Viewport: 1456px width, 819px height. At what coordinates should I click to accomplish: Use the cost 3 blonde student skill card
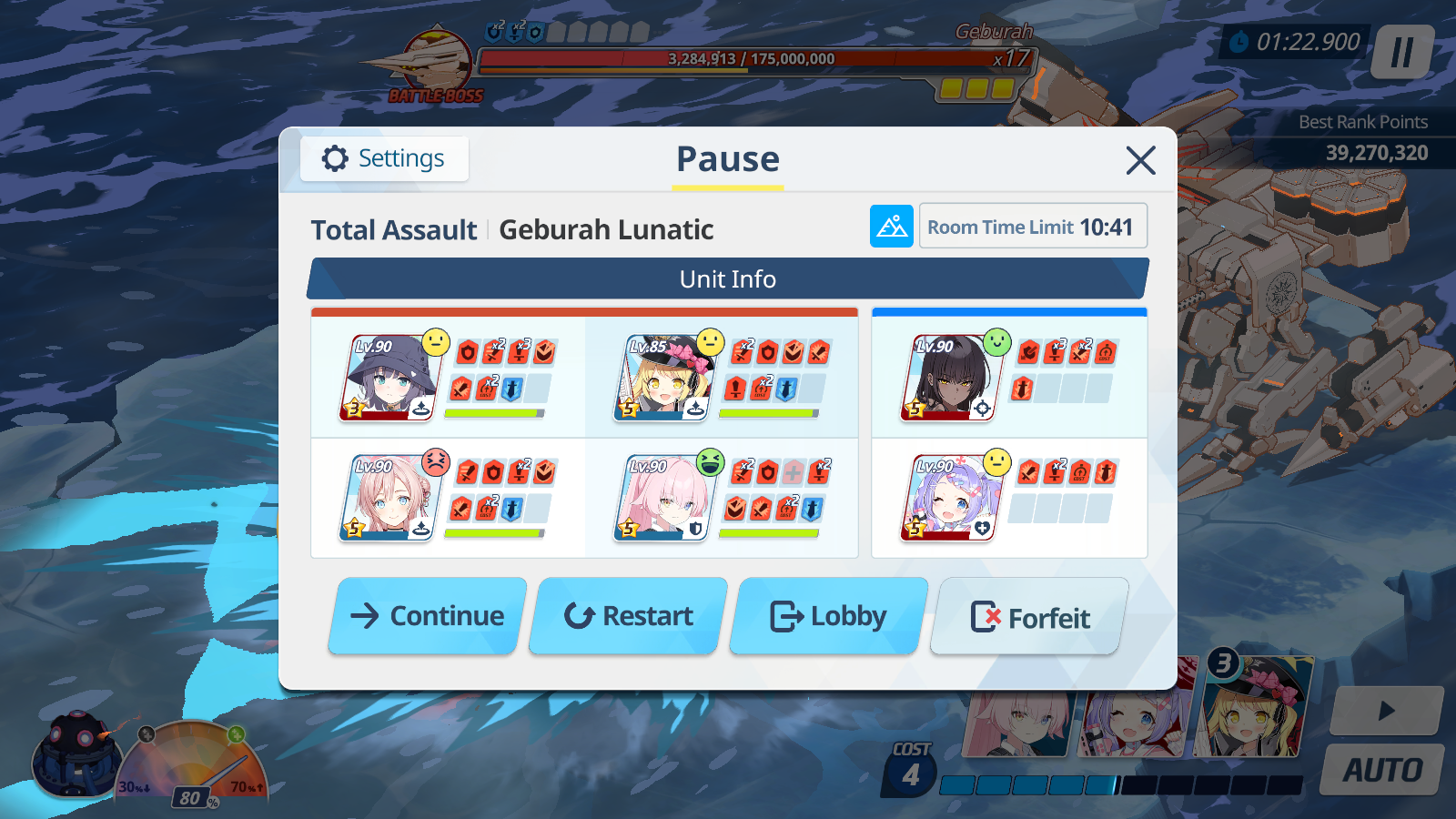point(1256,708)
